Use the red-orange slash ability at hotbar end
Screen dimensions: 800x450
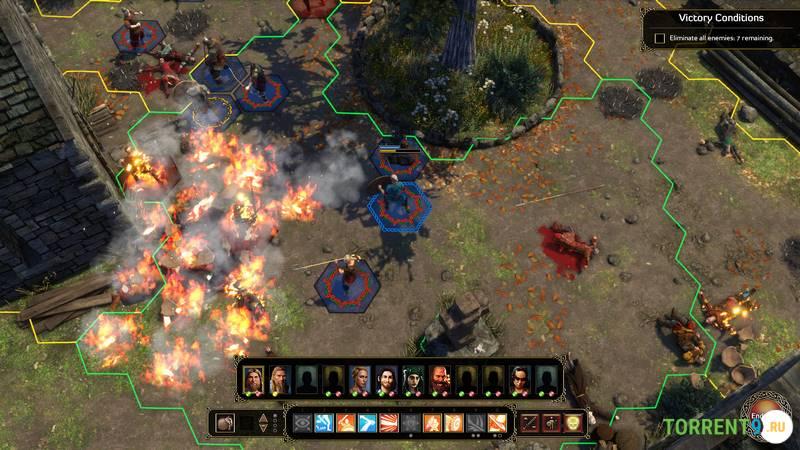point(497,422)
